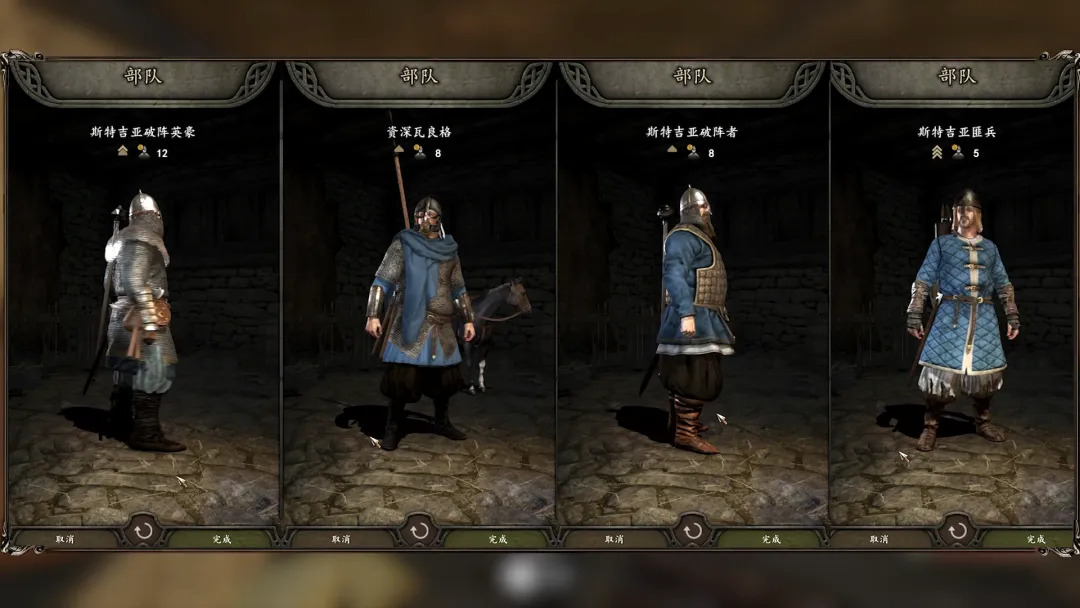Click 取消 under the 资深瓦良格 troop
Viewport: 1080px width, 608px height.
click(x=341, y=539)
